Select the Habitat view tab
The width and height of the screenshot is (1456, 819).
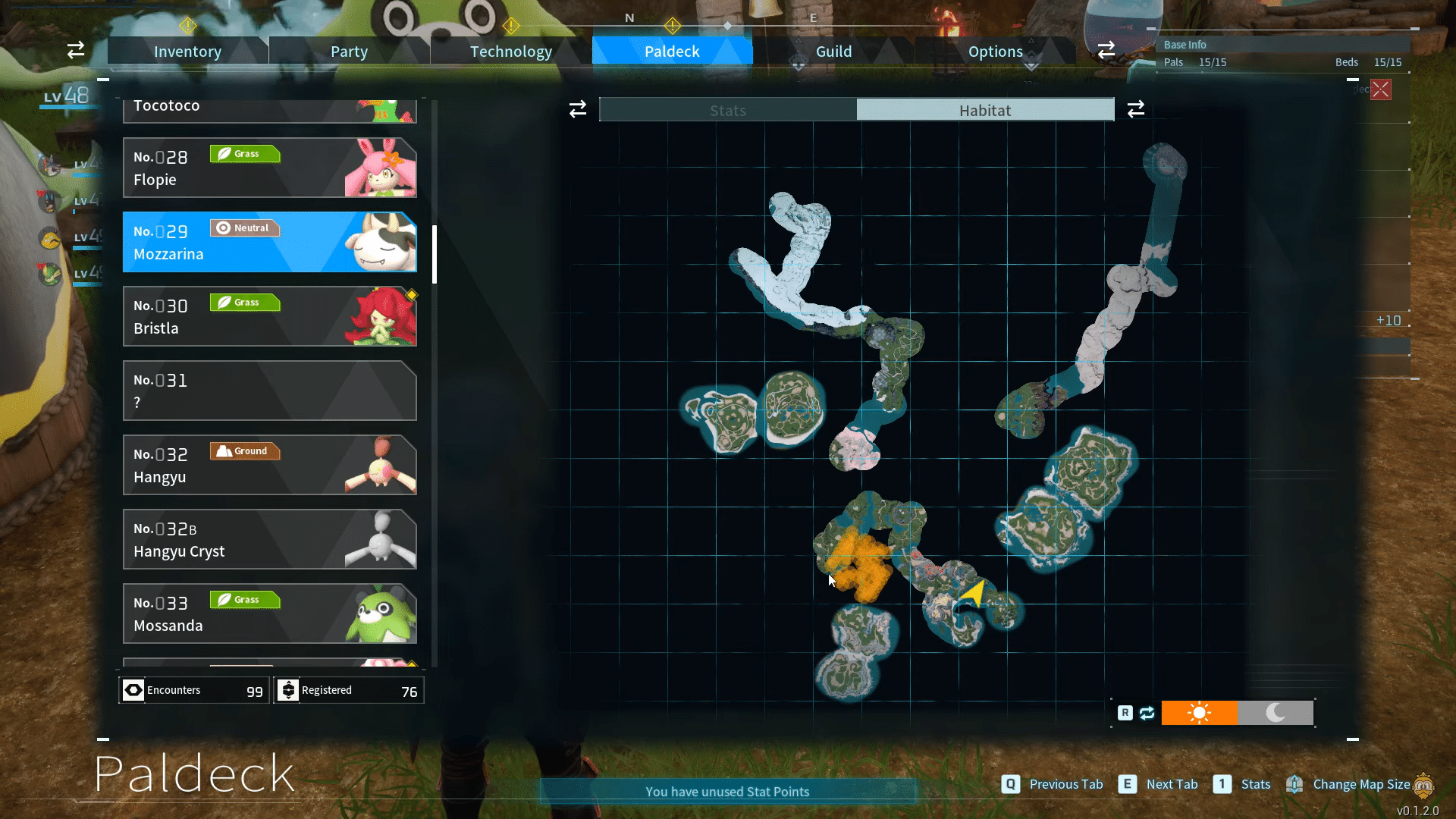click(985, 110)
